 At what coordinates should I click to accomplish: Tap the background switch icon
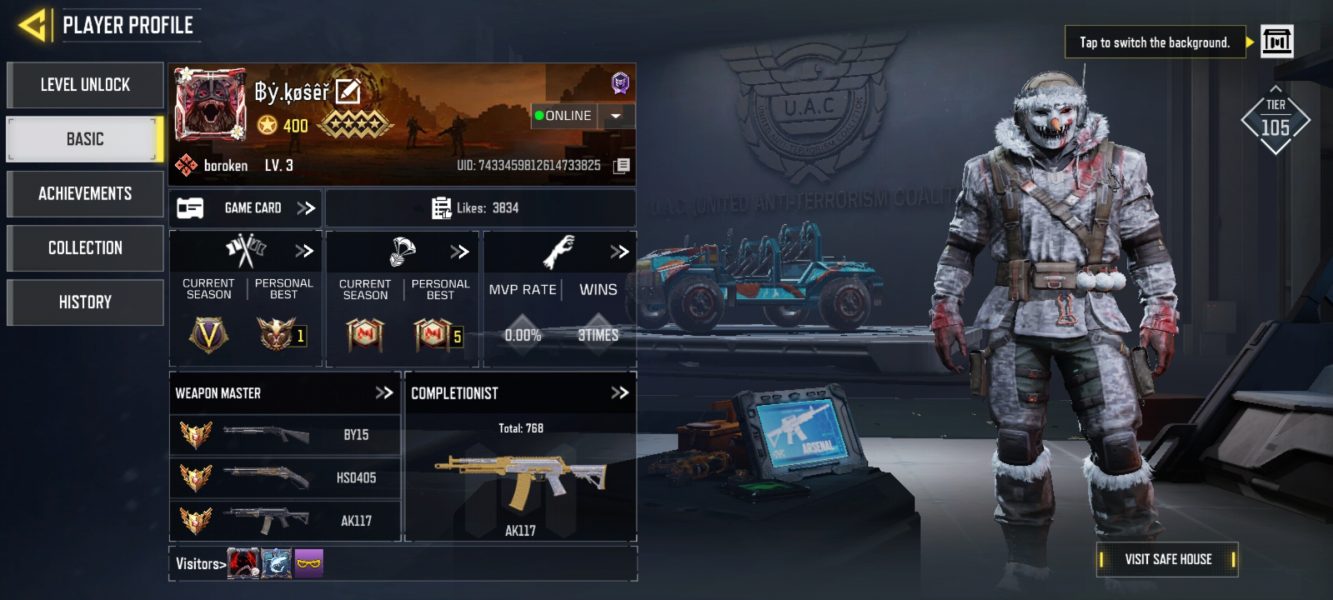pyautogui.click(x=1277, y=42)
